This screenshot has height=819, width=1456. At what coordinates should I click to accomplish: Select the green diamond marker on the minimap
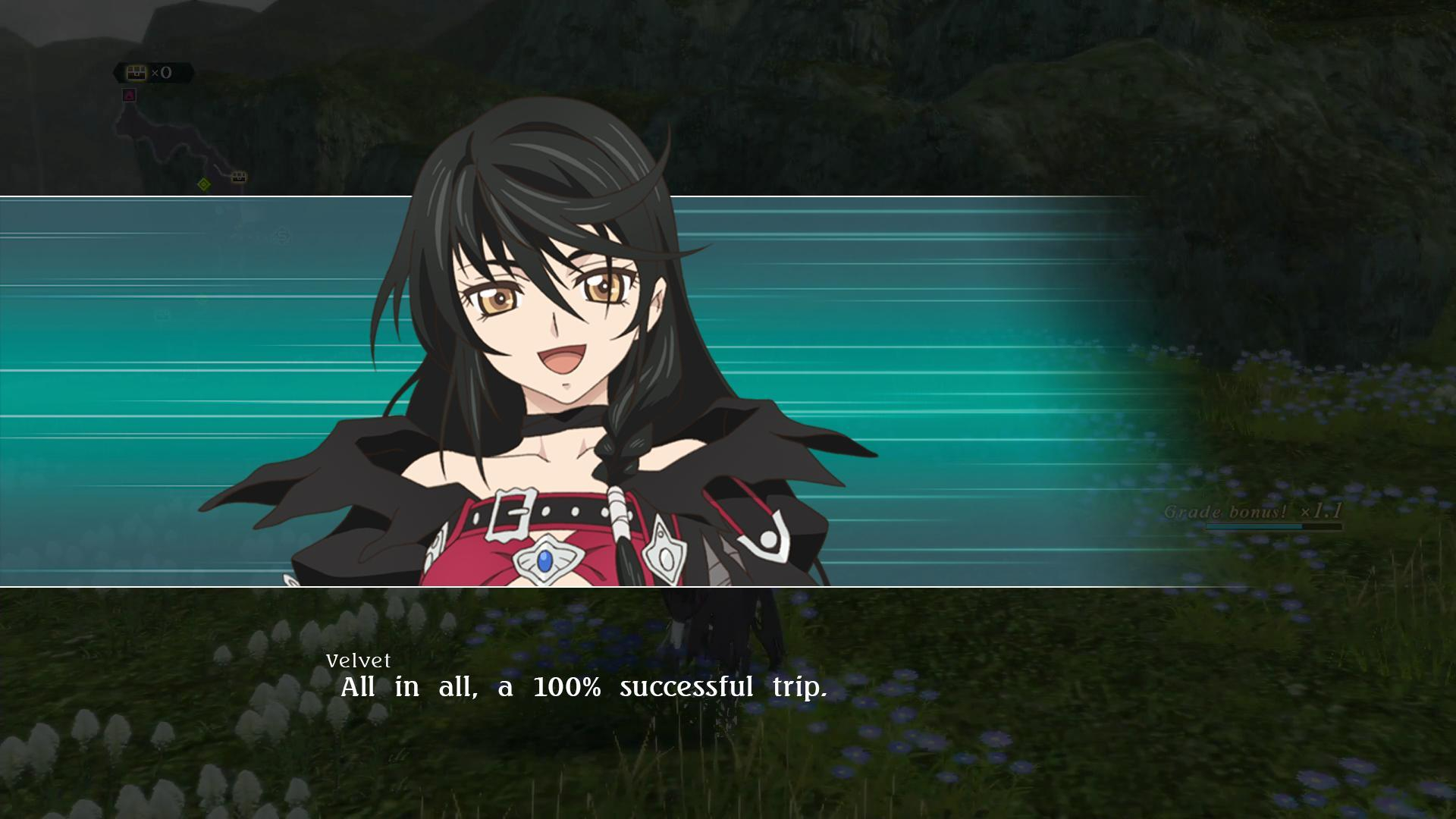coord(203,184)
